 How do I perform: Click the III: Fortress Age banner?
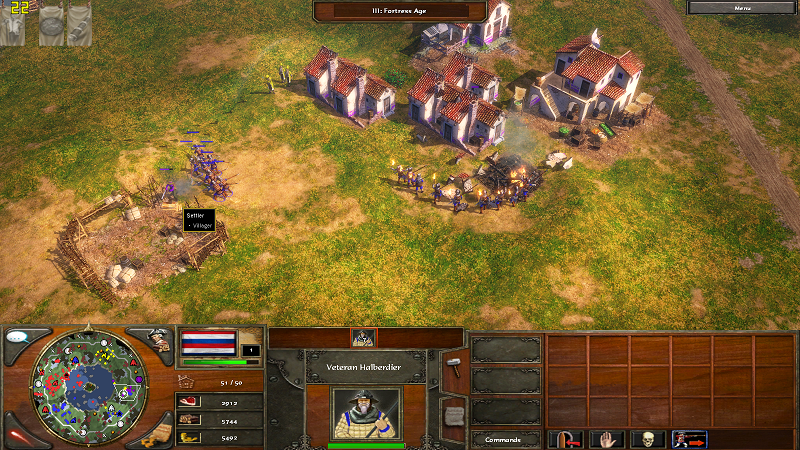click(x=400, y=10)
